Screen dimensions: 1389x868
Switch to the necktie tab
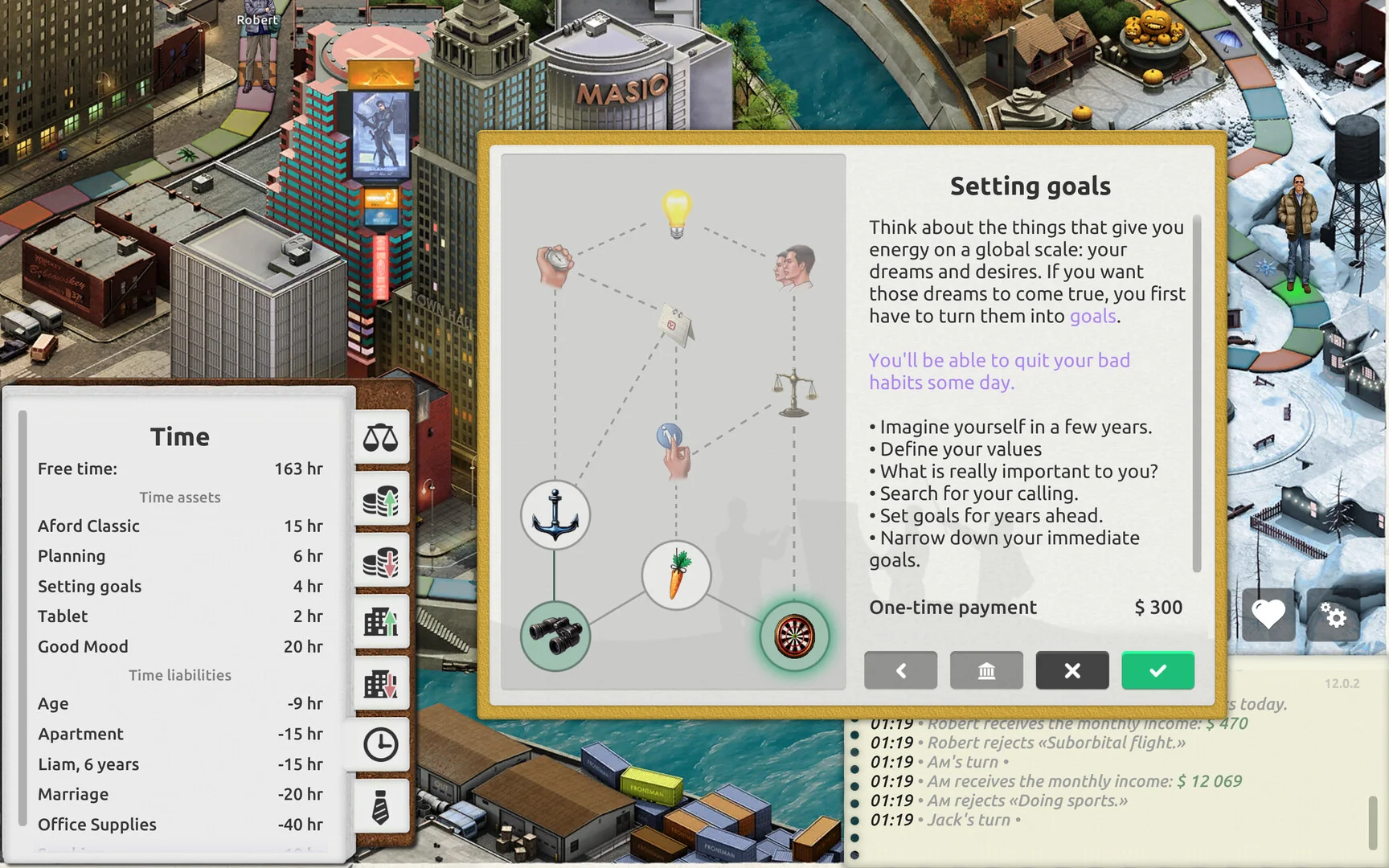coord(381,807)
